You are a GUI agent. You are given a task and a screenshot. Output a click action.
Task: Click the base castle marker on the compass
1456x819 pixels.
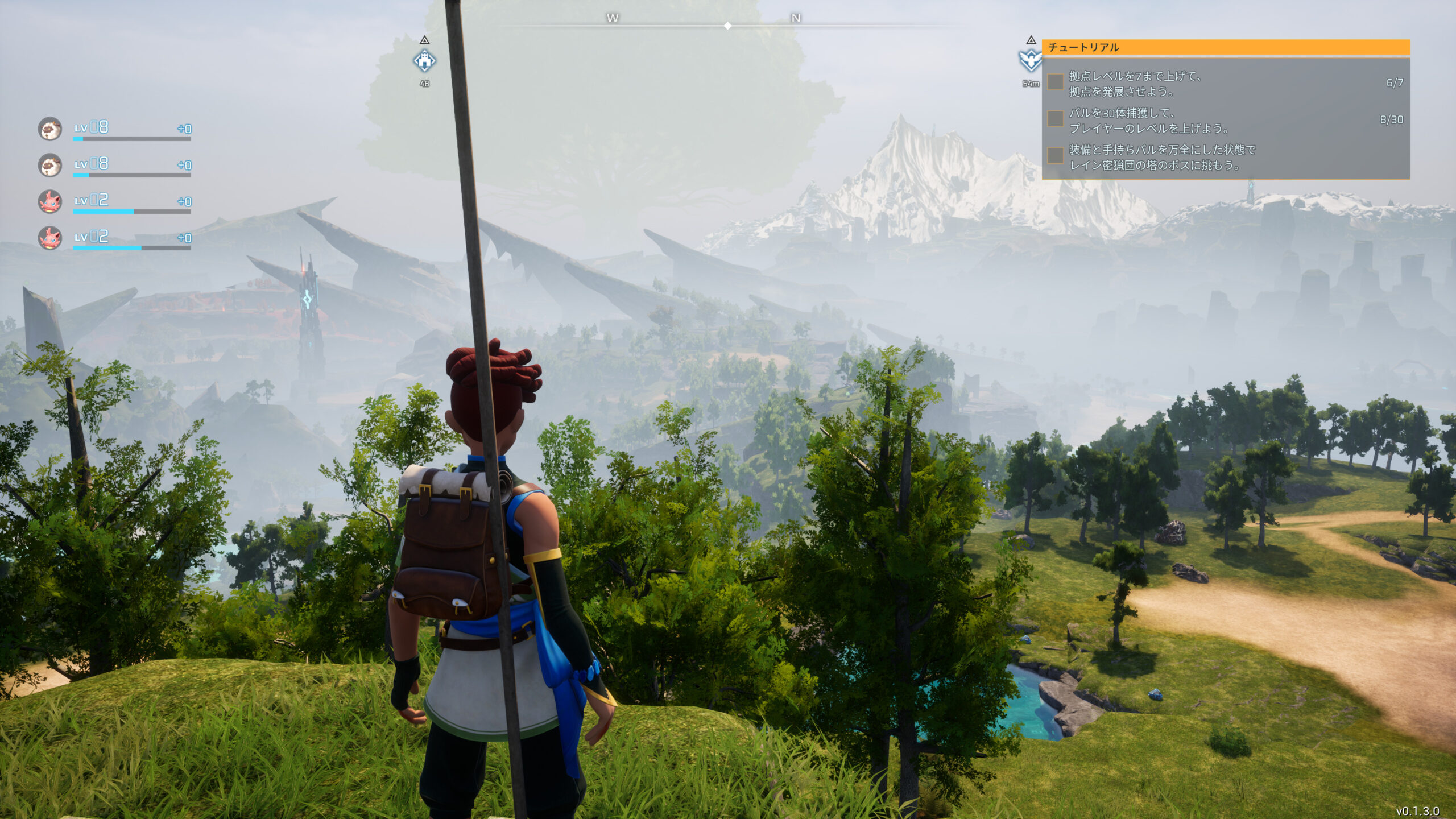(x=424, y=60)
